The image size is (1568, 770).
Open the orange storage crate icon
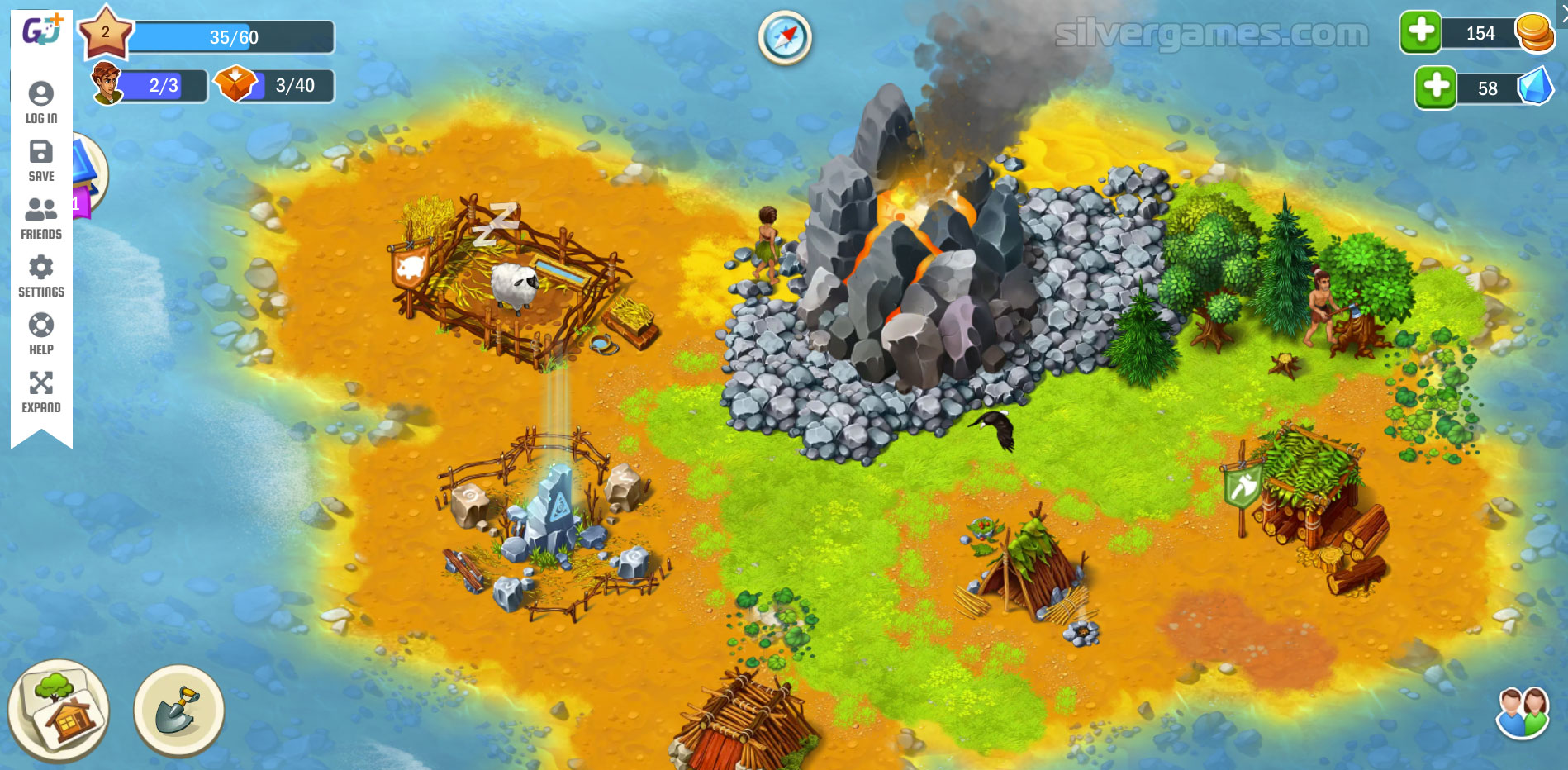pyautogui.click(x=235, y=84)
